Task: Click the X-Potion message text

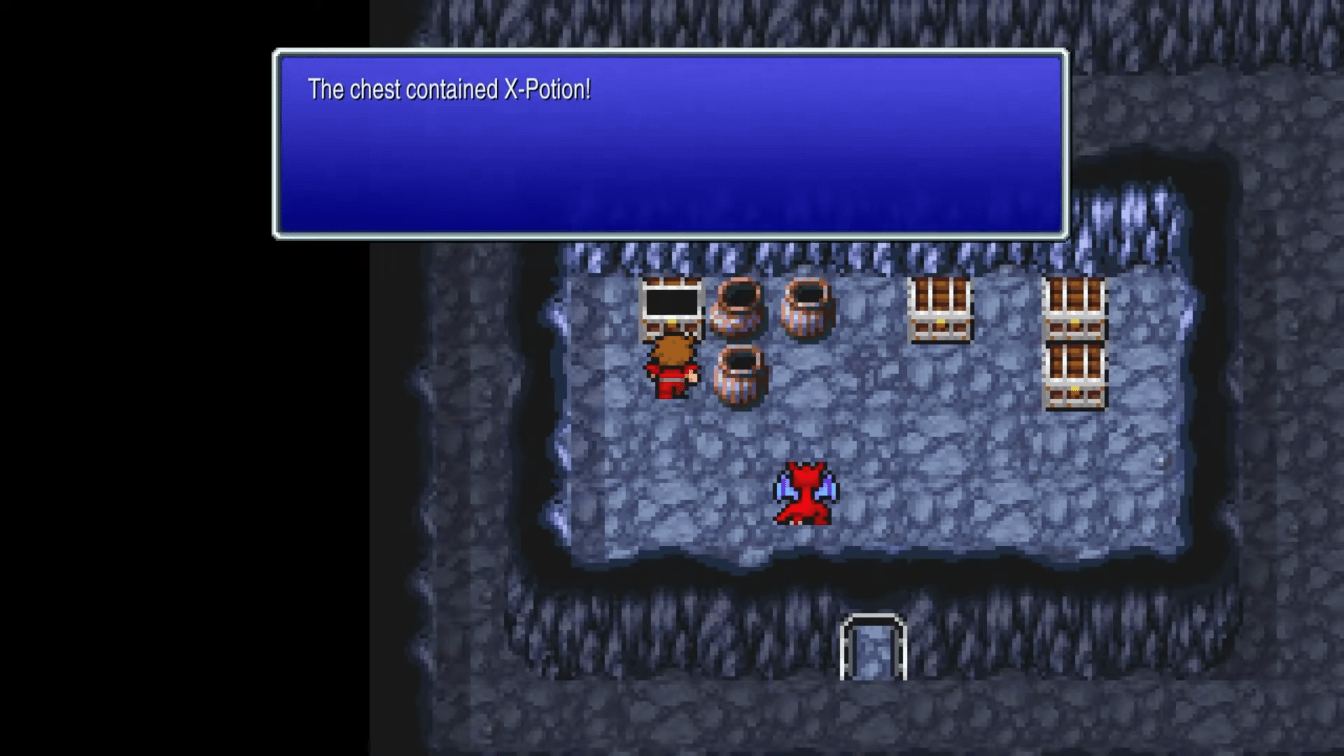Action: (x=448, y=90)
